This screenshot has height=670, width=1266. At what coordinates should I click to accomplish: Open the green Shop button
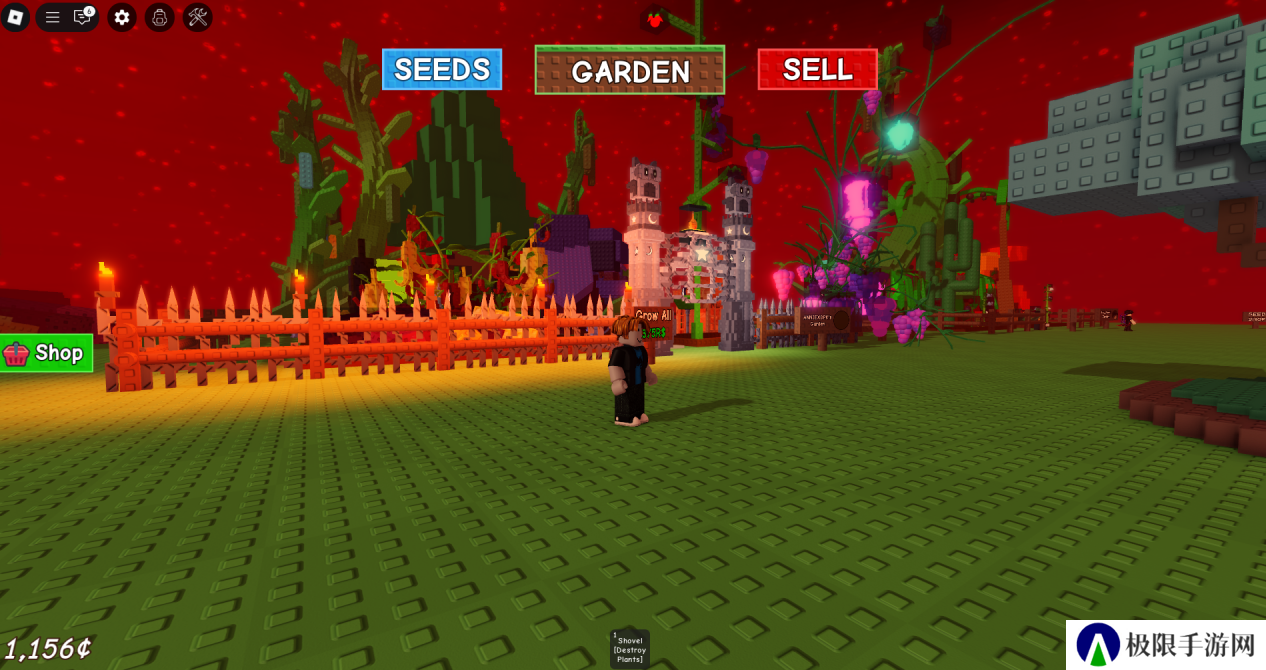pyautogui.click(x=46, y=353)
